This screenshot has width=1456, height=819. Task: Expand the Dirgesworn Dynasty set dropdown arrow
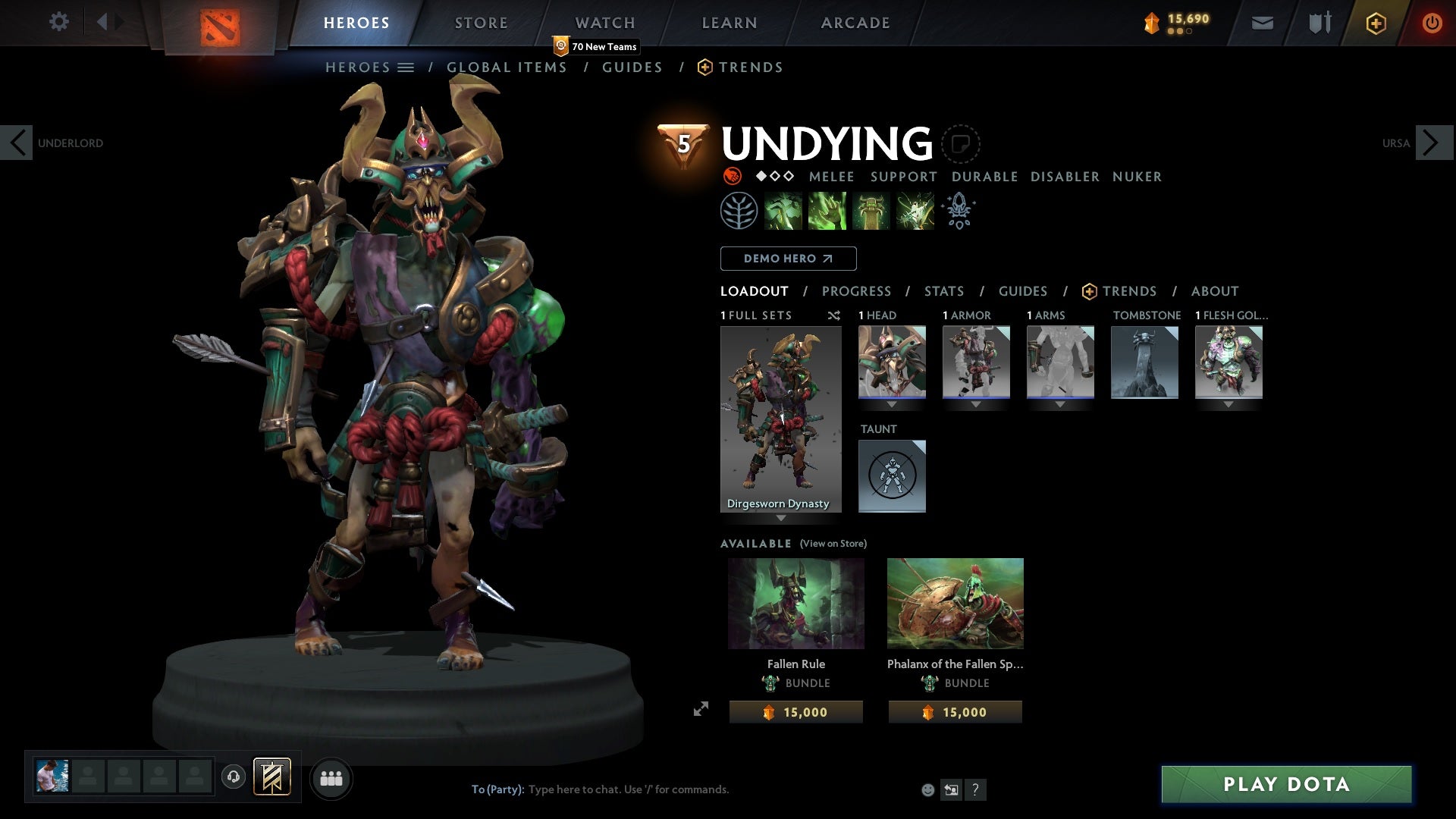782,517
